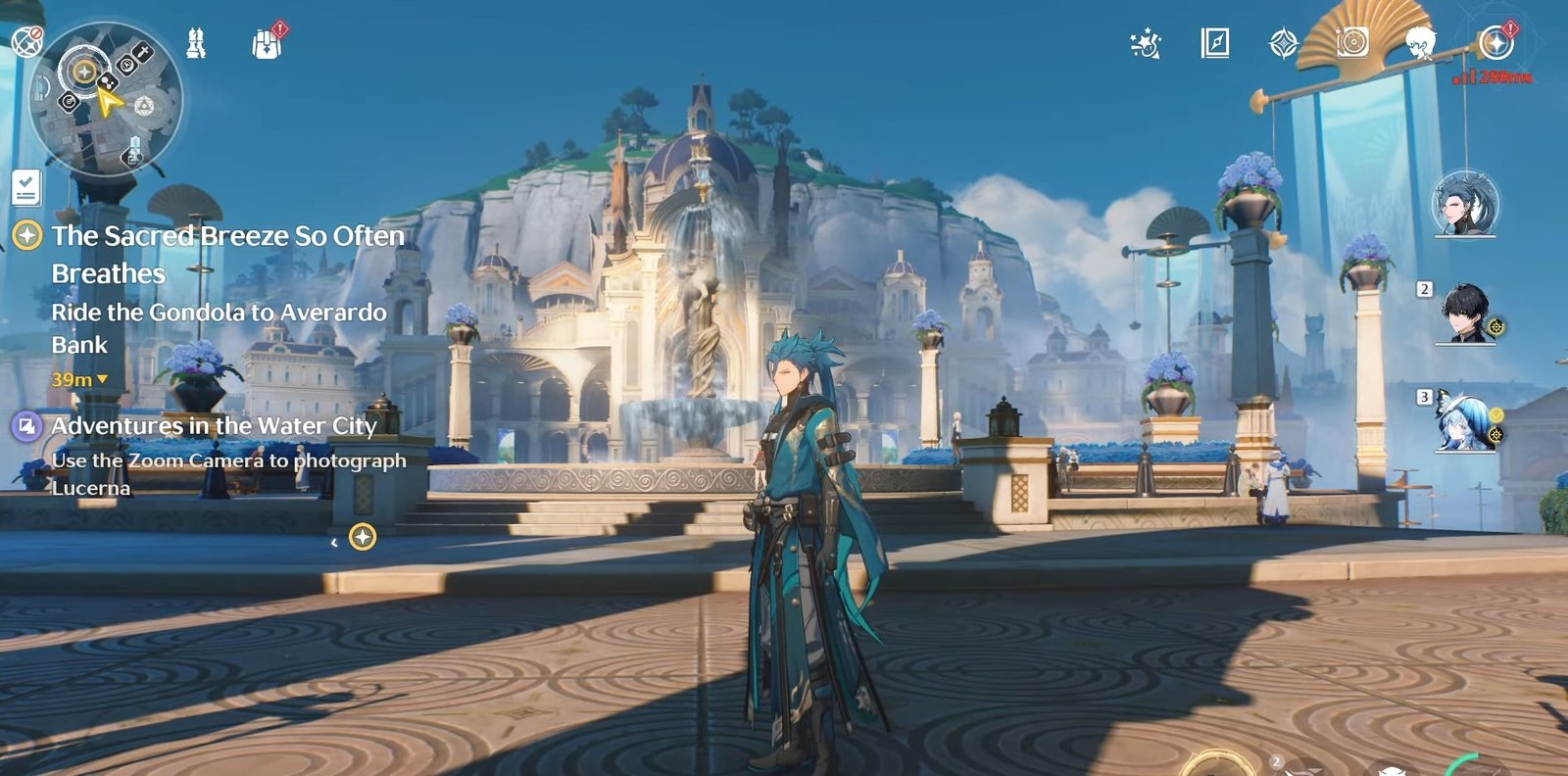
Task: Open the quest checklist icon below the minimap
Action: (x=26, y=187)
